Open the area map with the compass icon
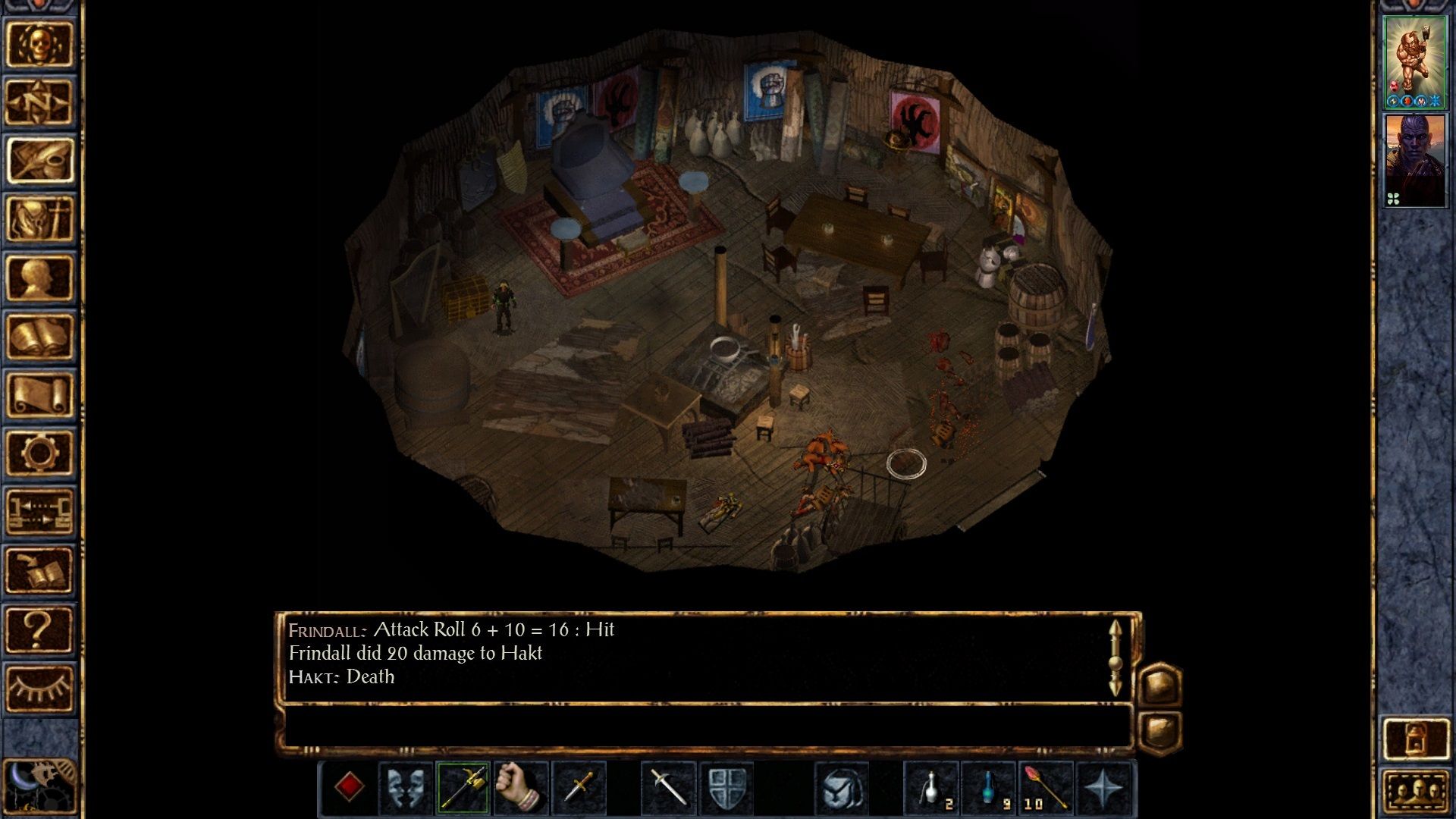Image resolution: width=1456 pixels, height=819 pixels. (39, 102)
